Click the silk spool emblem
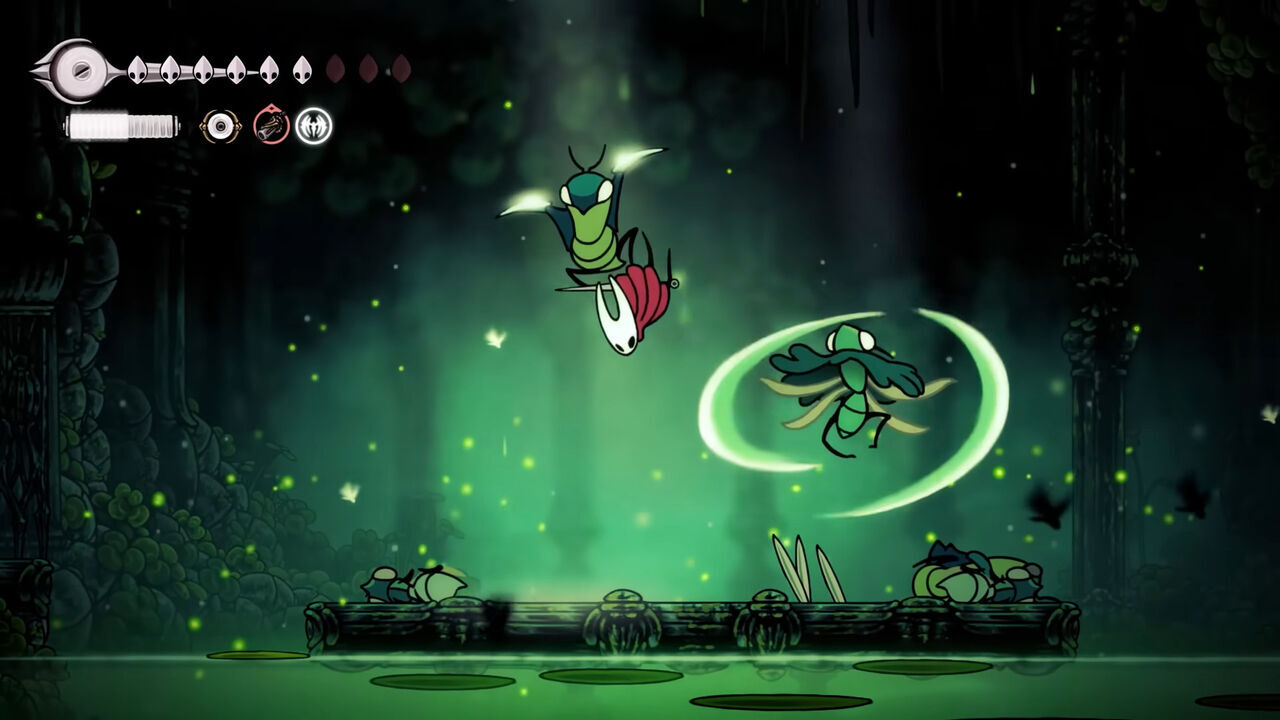 pyautogui.click(x=76, y=69)
